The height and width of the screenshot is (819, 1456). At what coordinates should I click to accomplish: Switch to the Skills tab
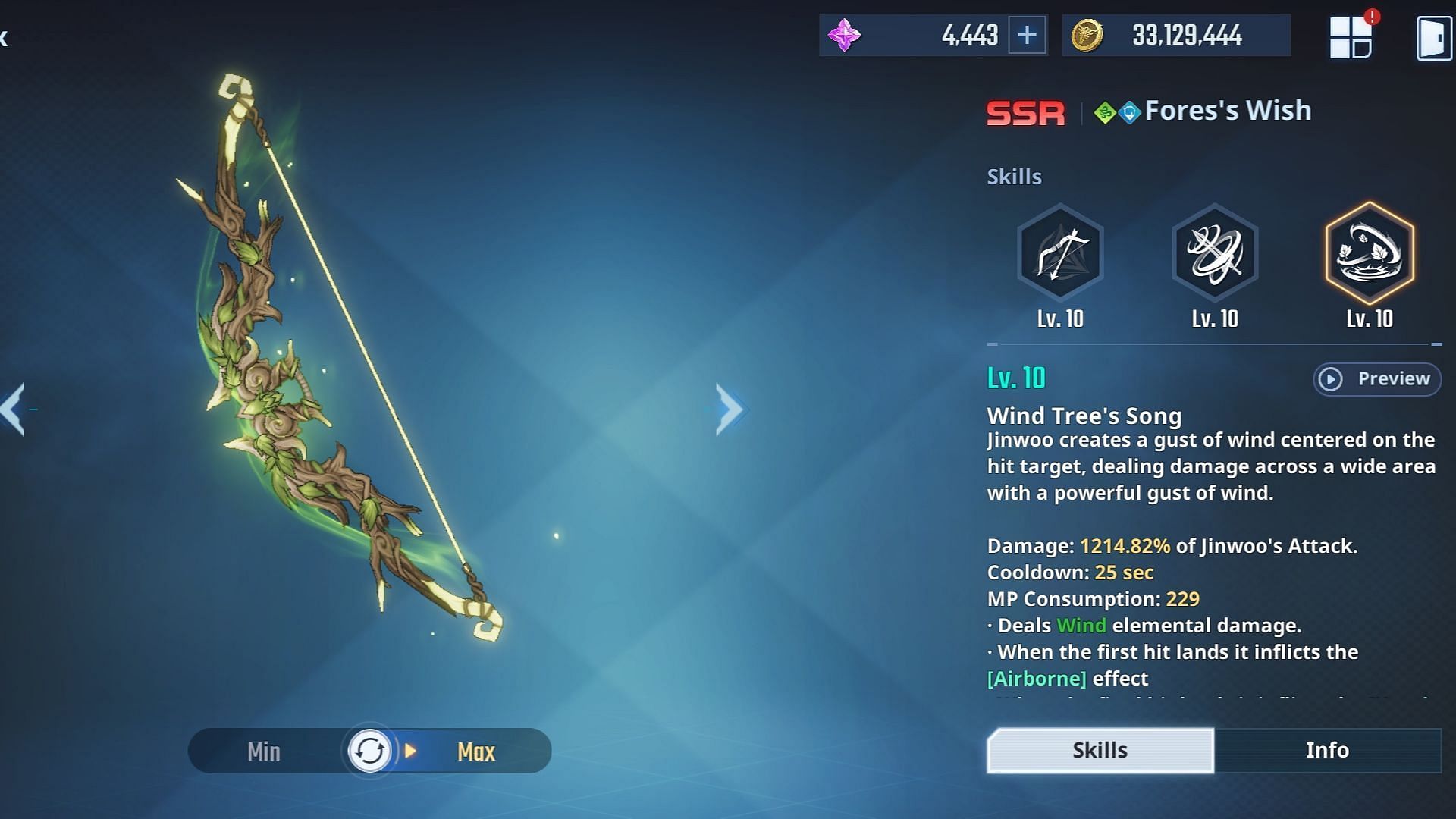[1100, 750]
